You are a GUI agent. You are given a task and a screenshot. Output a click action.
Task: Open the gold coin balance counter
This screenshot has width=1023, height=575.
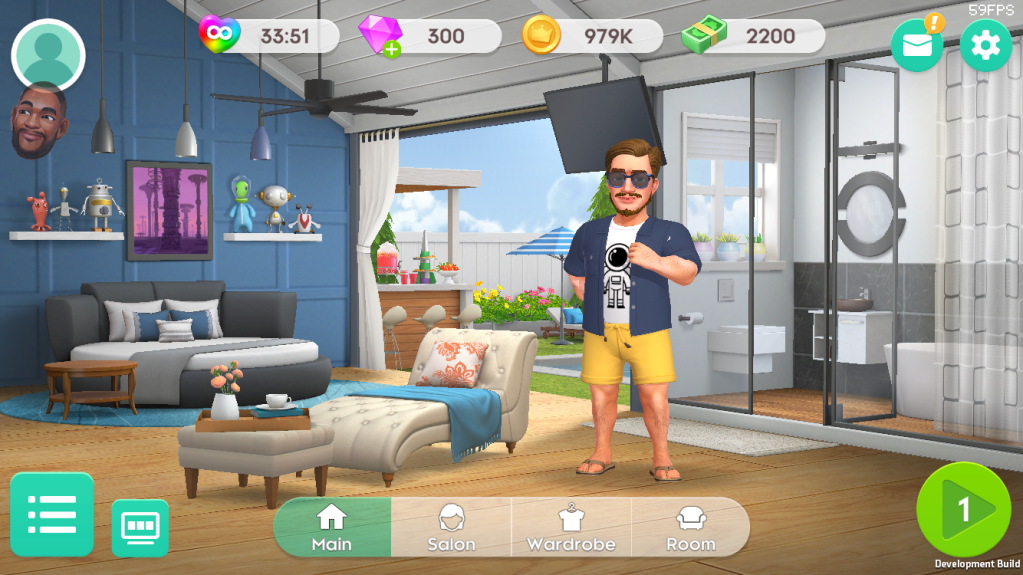coord(592,36)
